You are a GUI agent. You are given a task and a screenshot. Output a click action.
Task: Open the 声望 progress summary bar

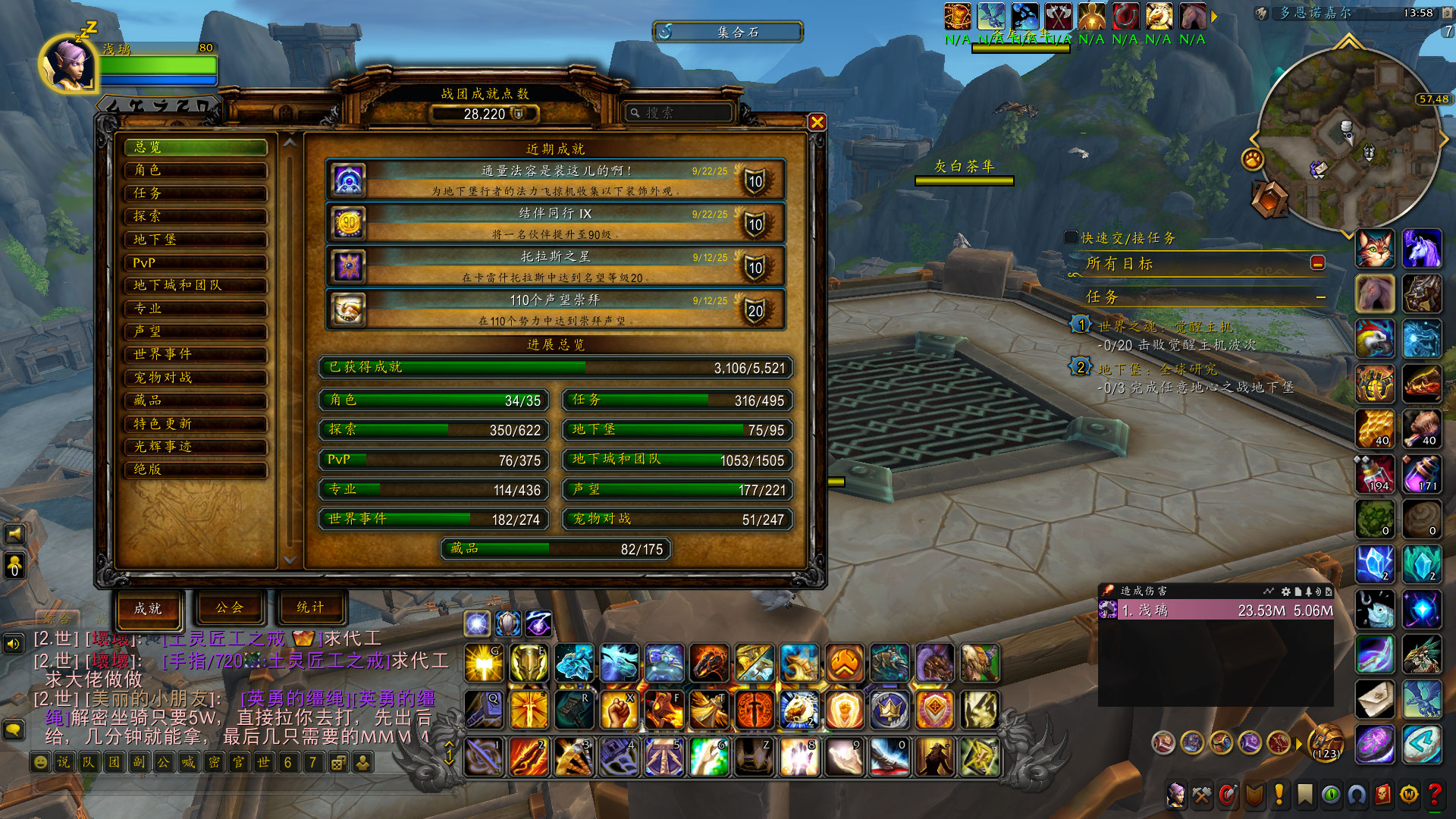coord(677,490)
